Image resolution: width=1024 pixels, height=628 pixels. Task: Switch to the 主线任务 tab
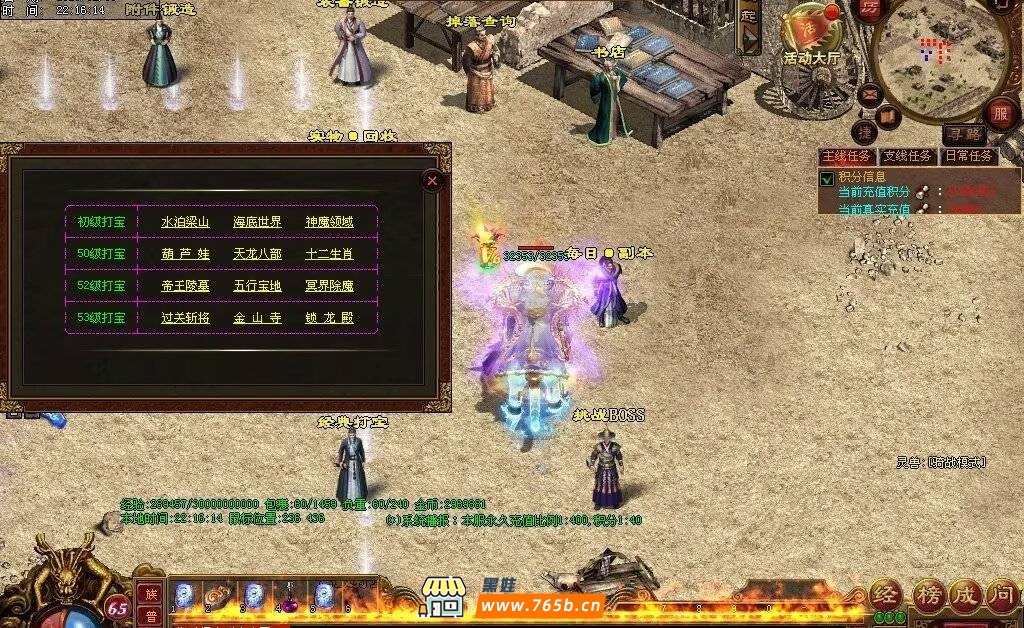pyautogui.click(x=846, y=157)
